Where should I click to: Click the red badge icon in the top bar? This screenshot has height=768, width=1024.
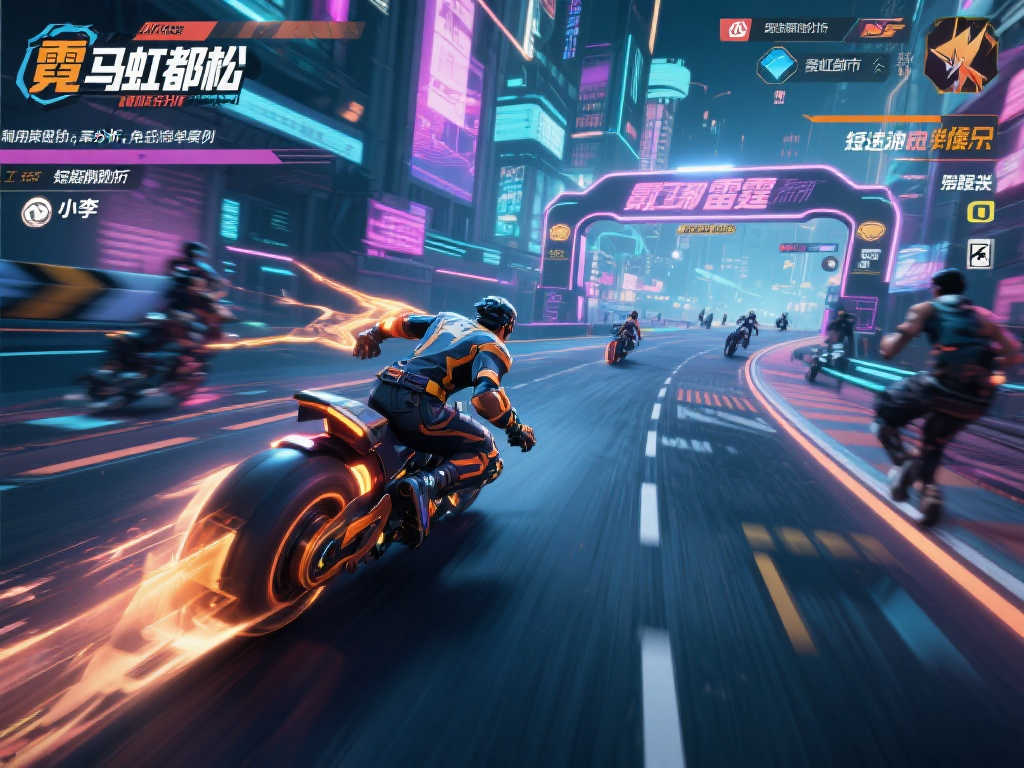pos(735,30)
